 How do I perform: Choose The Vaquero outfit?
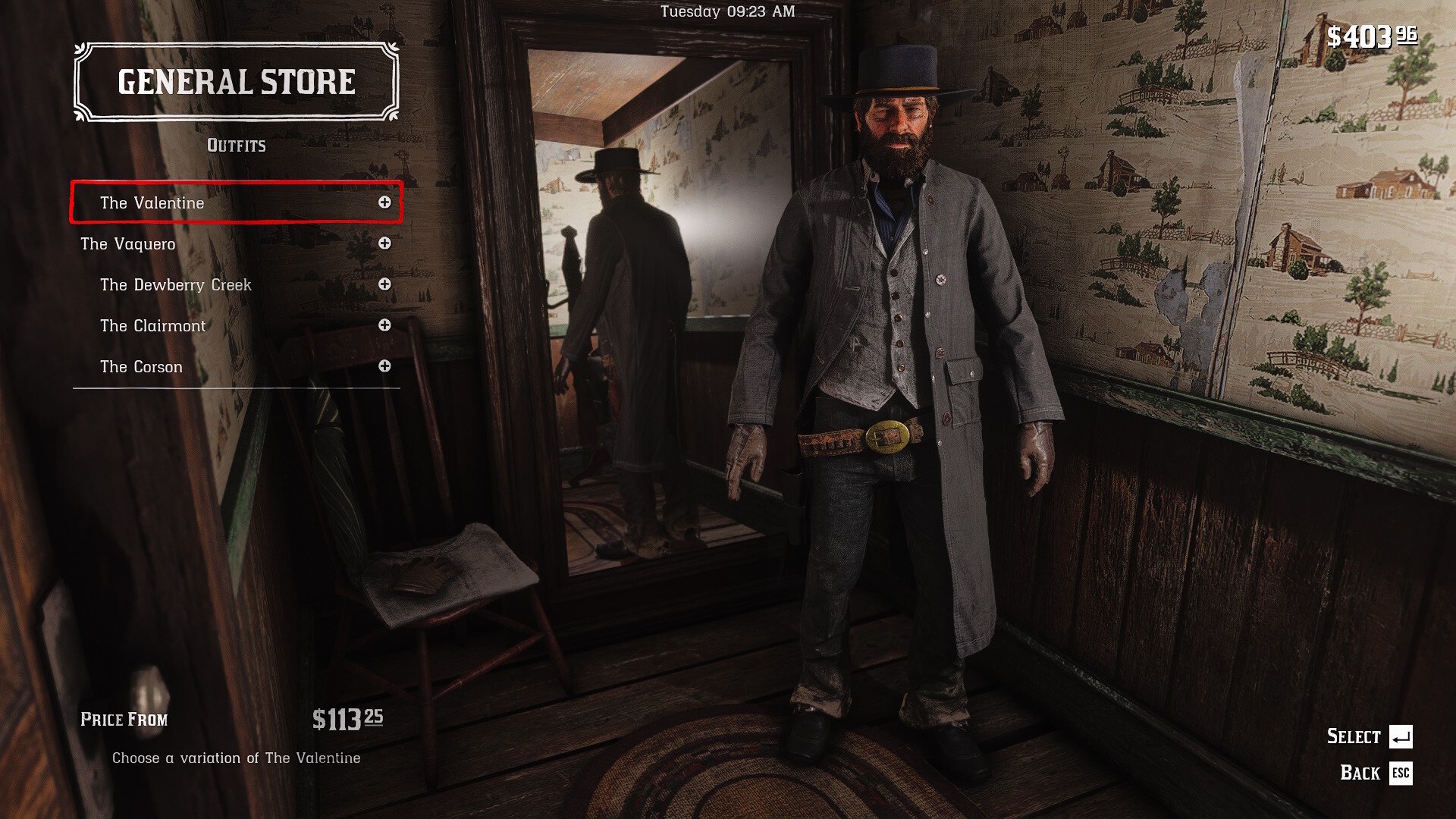tap(128, 243)
